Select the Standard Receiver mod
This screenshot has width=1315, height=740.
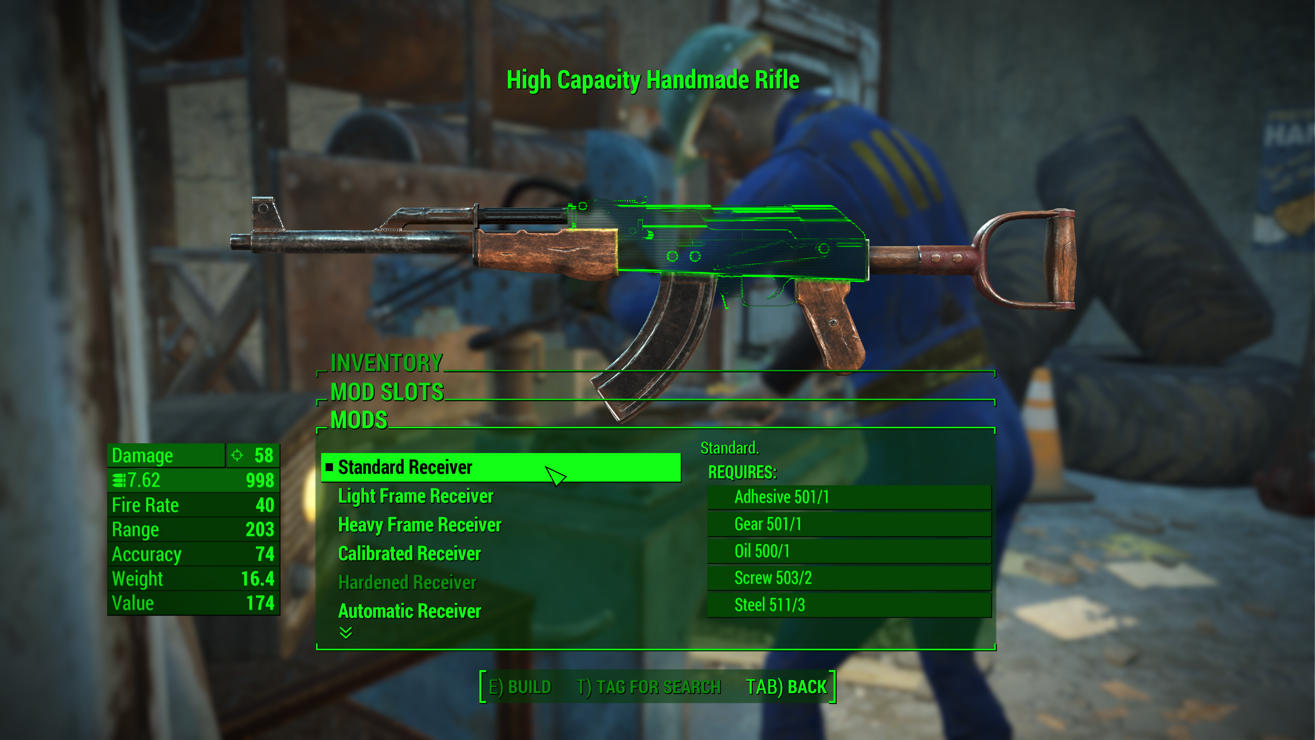point(405,467)
